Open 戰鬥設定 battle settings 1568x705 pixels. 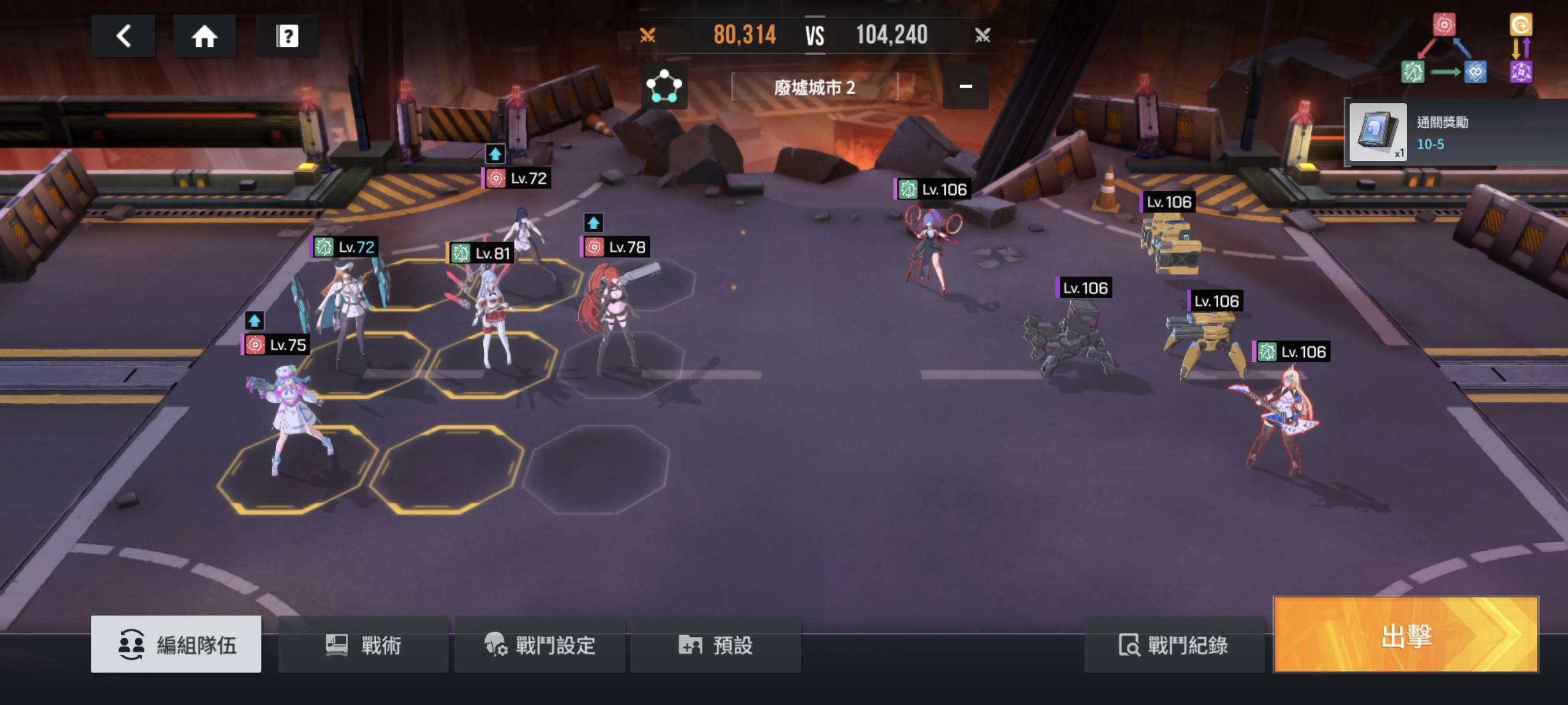tap(540, 644)
